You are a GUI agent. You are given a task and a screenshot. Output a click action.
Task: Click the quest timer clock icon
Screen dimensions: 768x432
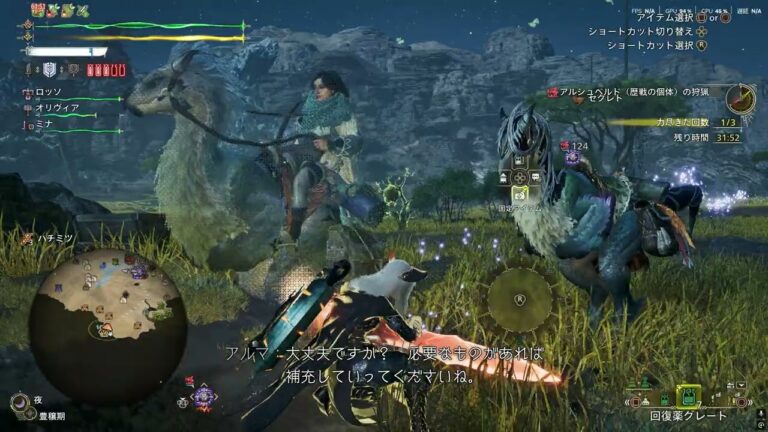coord(741,98)
